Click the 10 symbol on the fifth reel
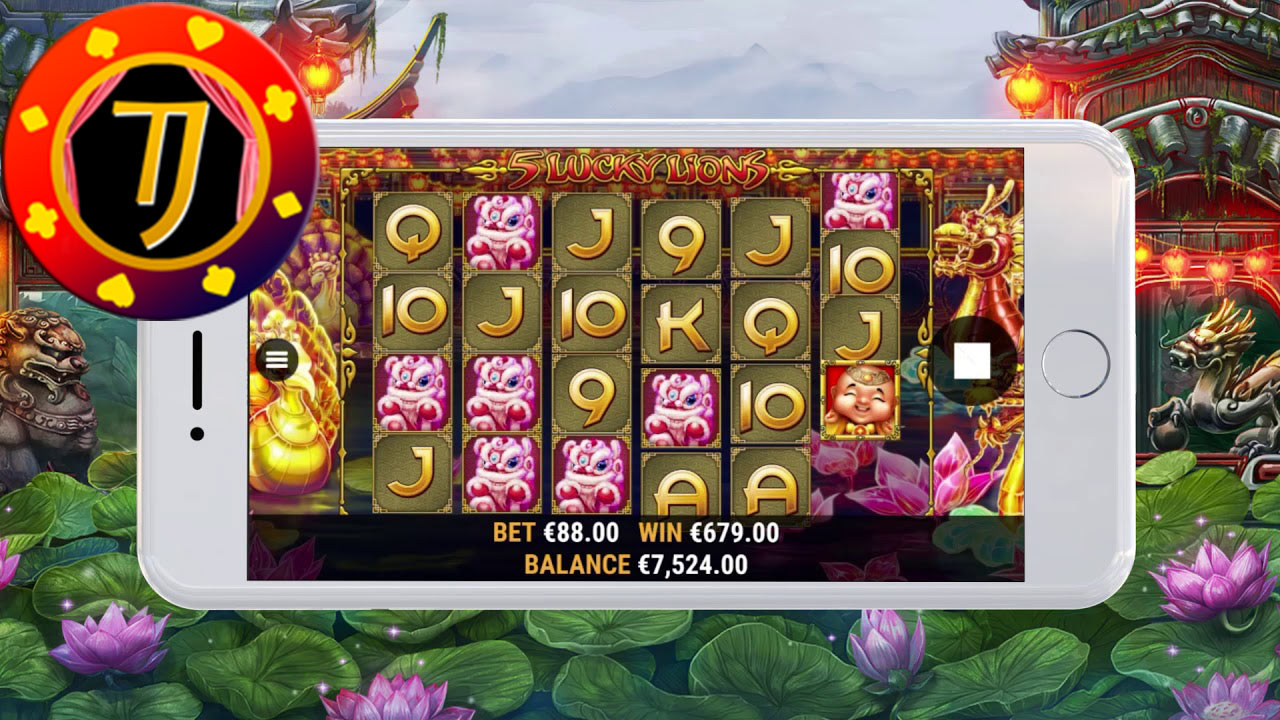This screenshot has width=1280, height=720. point(768,402)
